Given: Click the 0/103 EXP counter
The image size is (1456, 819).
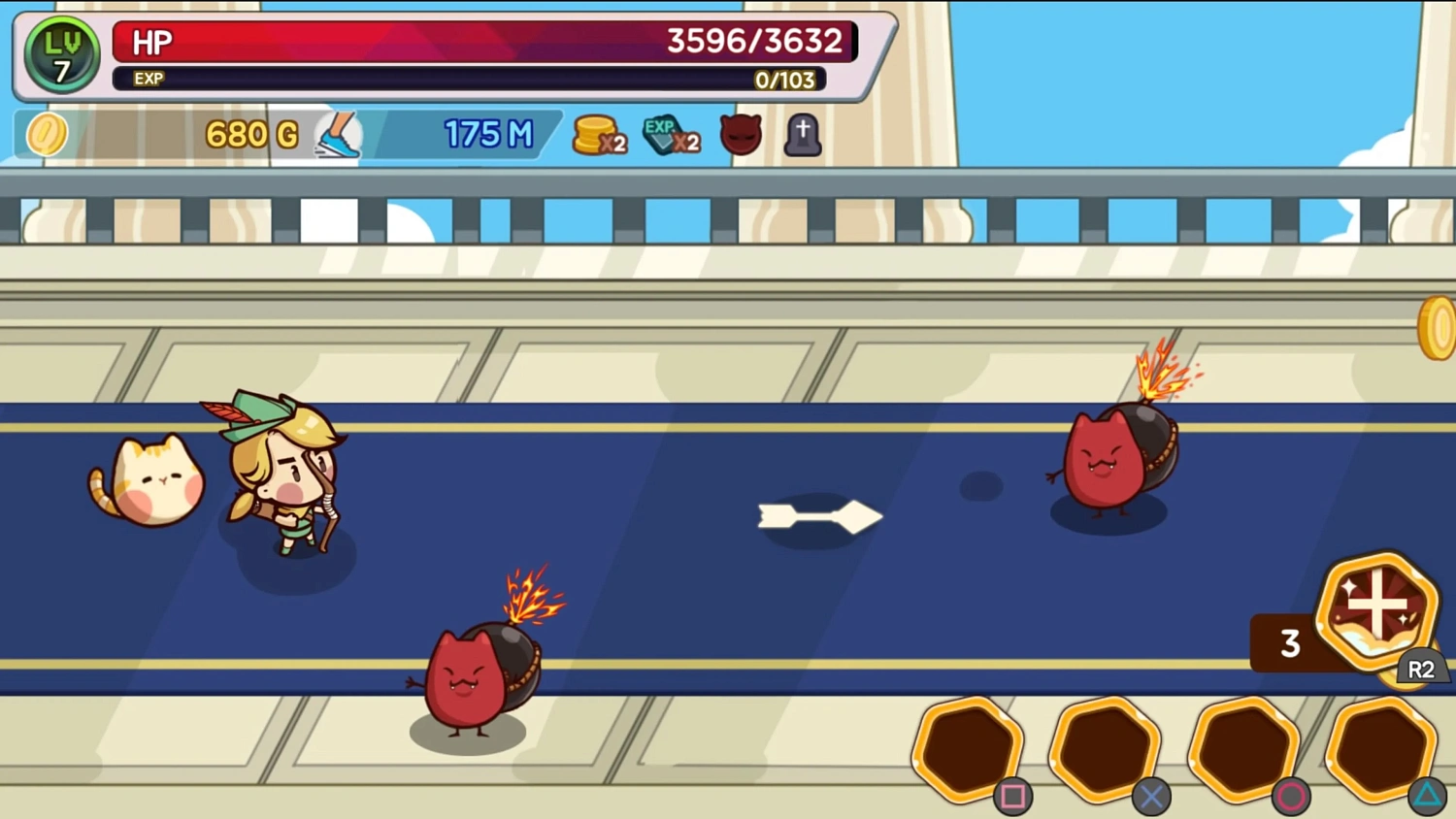Looking at the screenshot, I should click(x=786, y=80).
